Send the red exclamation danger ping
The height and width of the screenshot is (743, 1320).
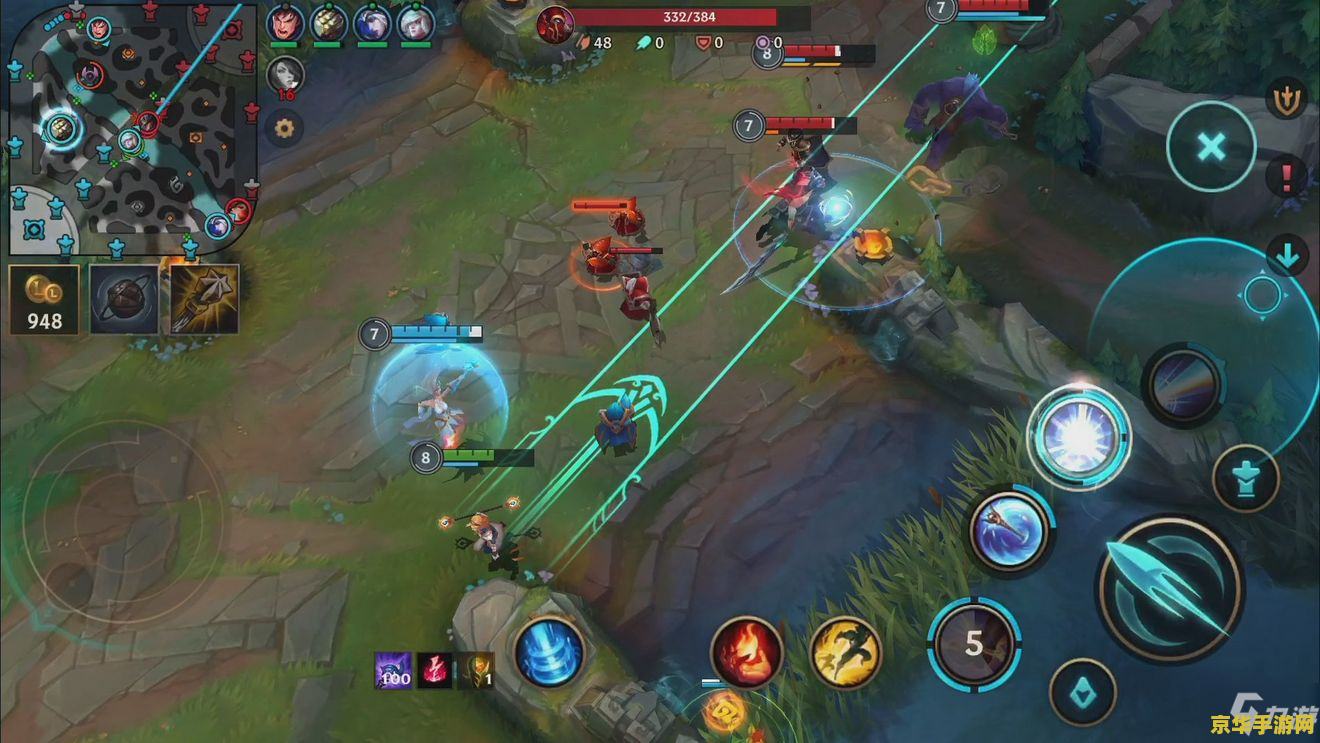[1285, 177]
